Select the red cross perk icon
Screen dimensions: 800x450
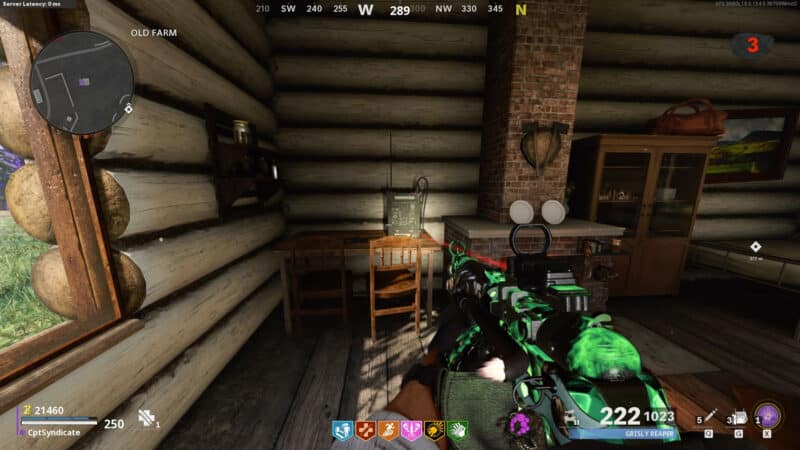tap(366, 432)
